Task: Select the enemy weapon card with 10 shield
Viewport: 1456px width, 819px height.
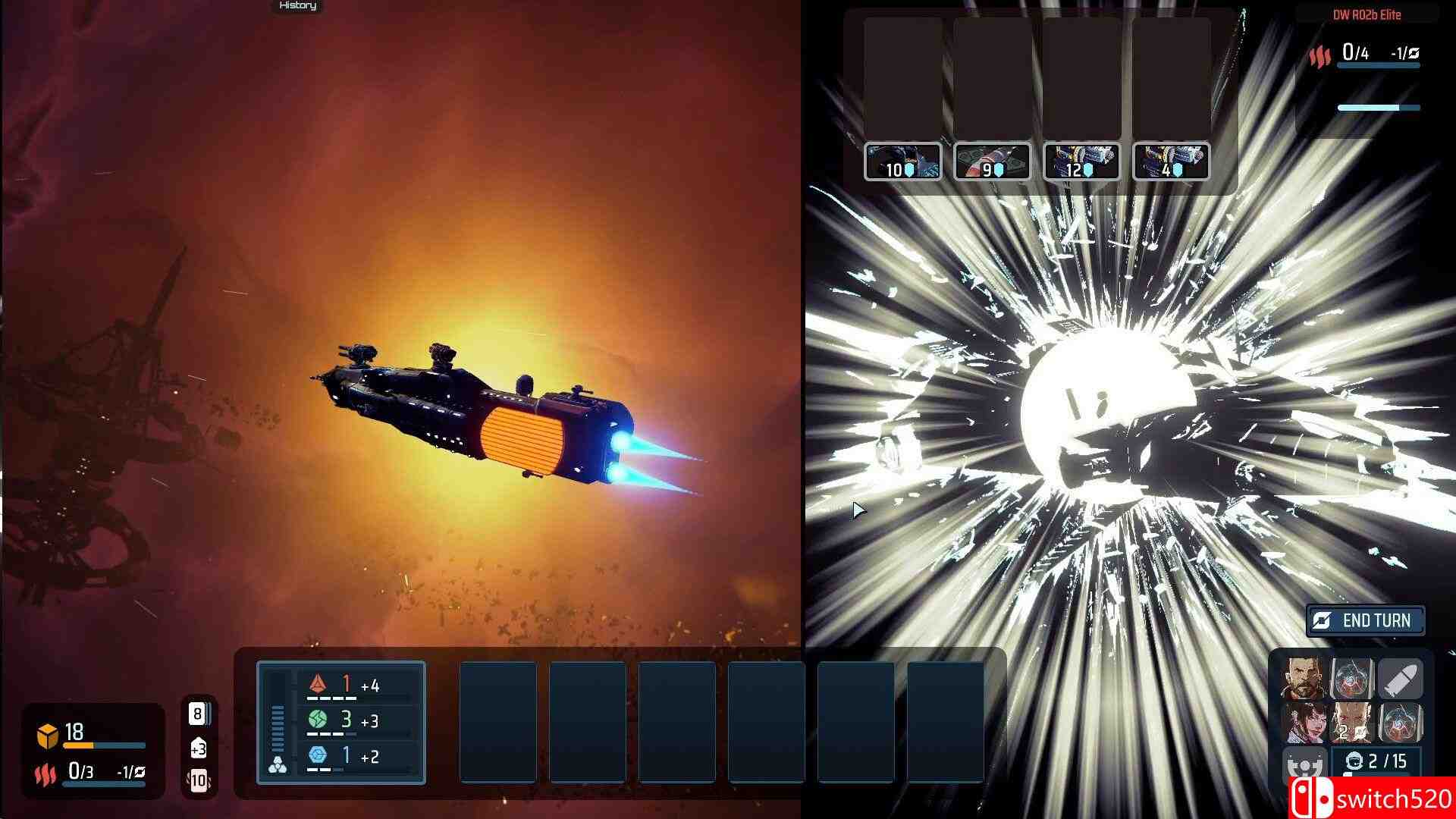Action: (x=904, y=162)
